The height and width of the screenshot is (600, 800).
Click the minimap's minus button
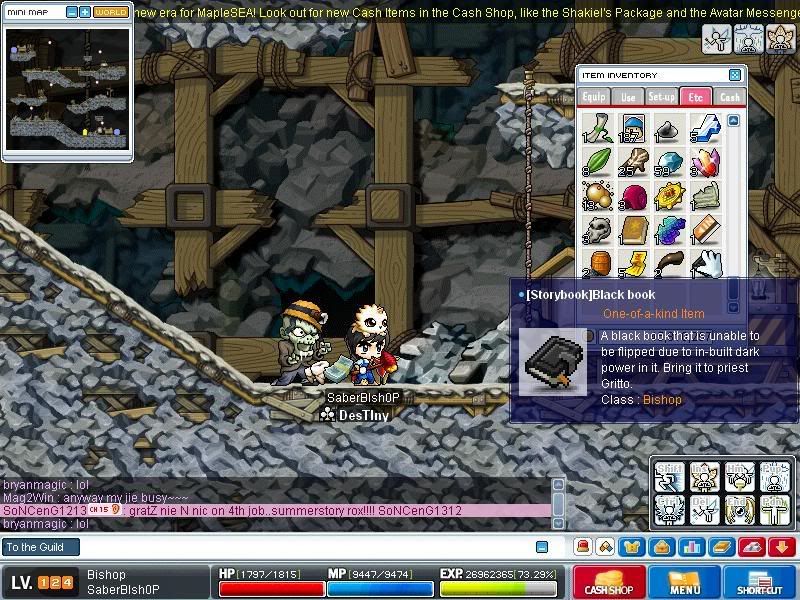point(71,13)
